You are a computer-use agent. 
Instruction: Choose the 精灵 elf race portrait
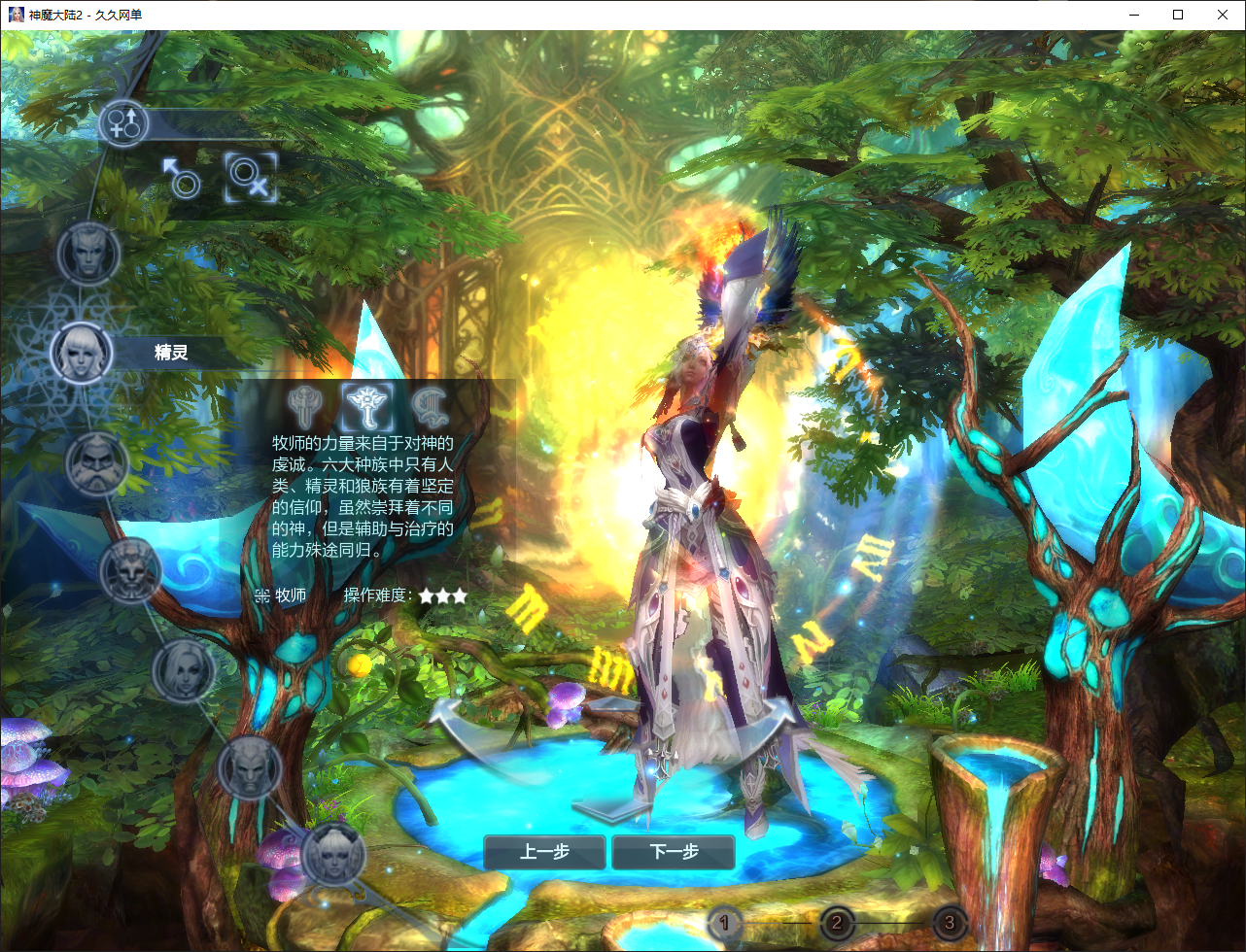pyautogui.click(x=82, y=352)
